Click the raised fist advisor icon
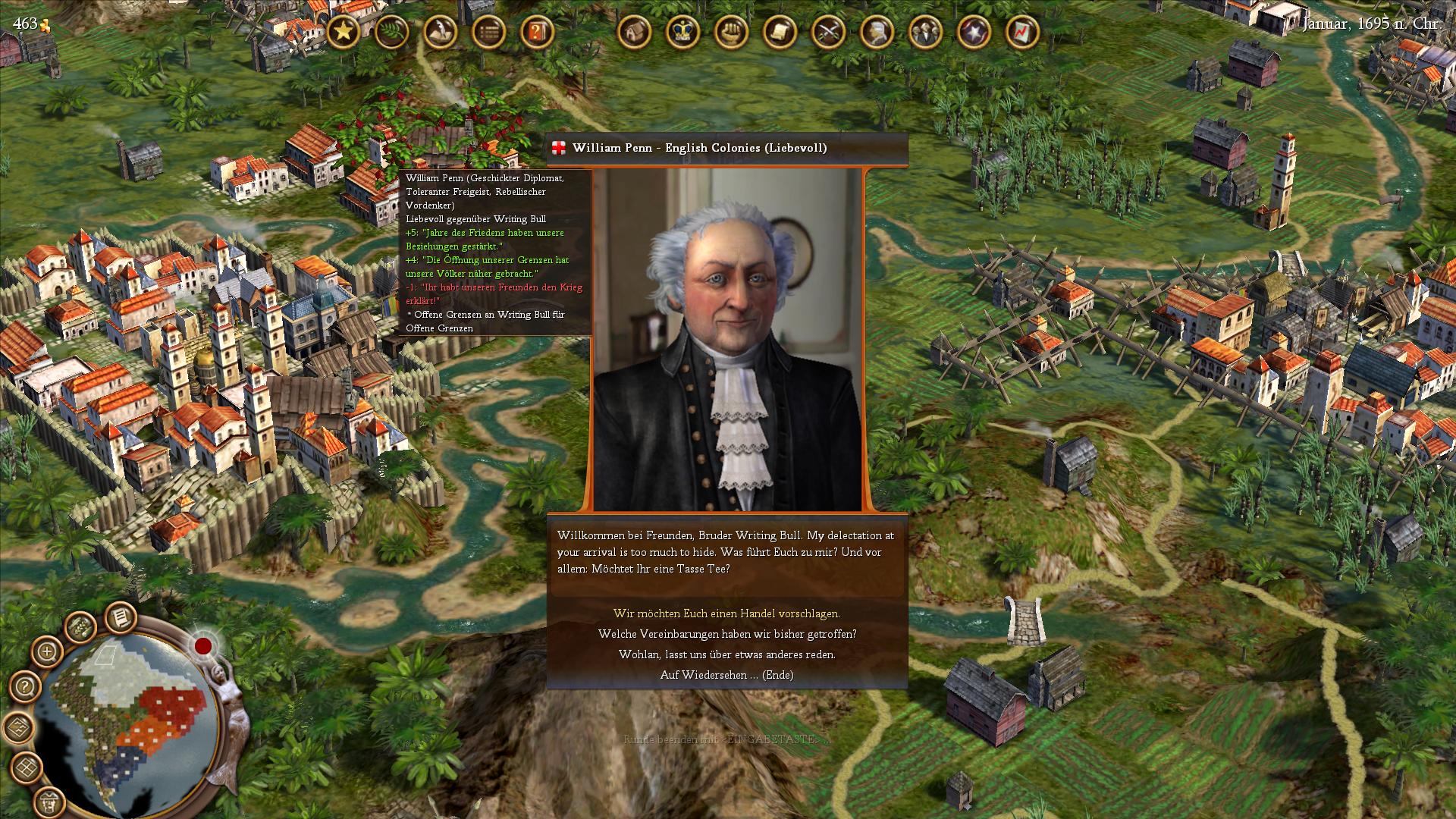This screenshot has height=819, width=1456. coord(731,32)
